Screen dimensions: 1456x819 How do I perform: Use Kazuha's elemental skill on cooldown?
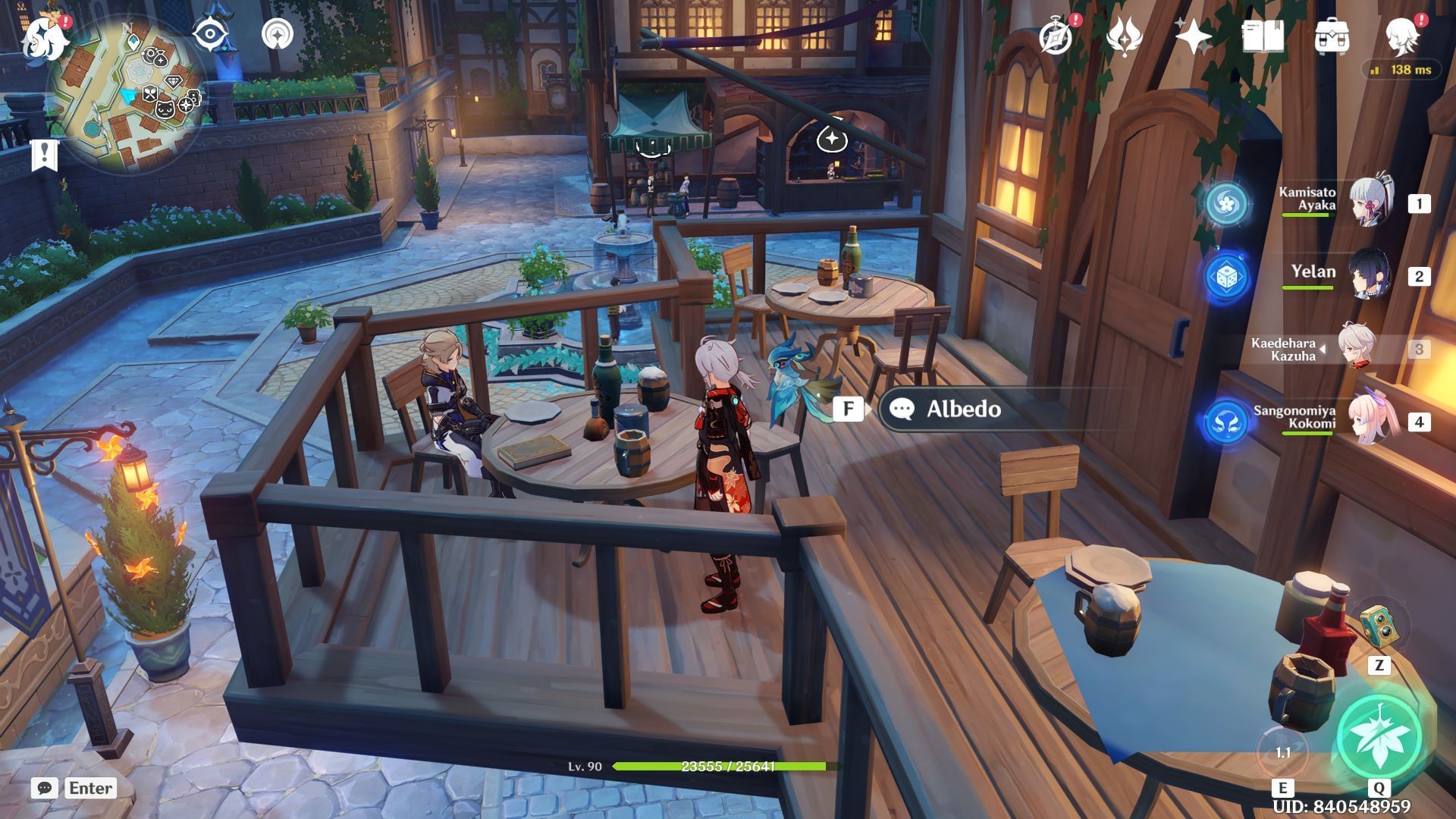tap(1282, 752)
